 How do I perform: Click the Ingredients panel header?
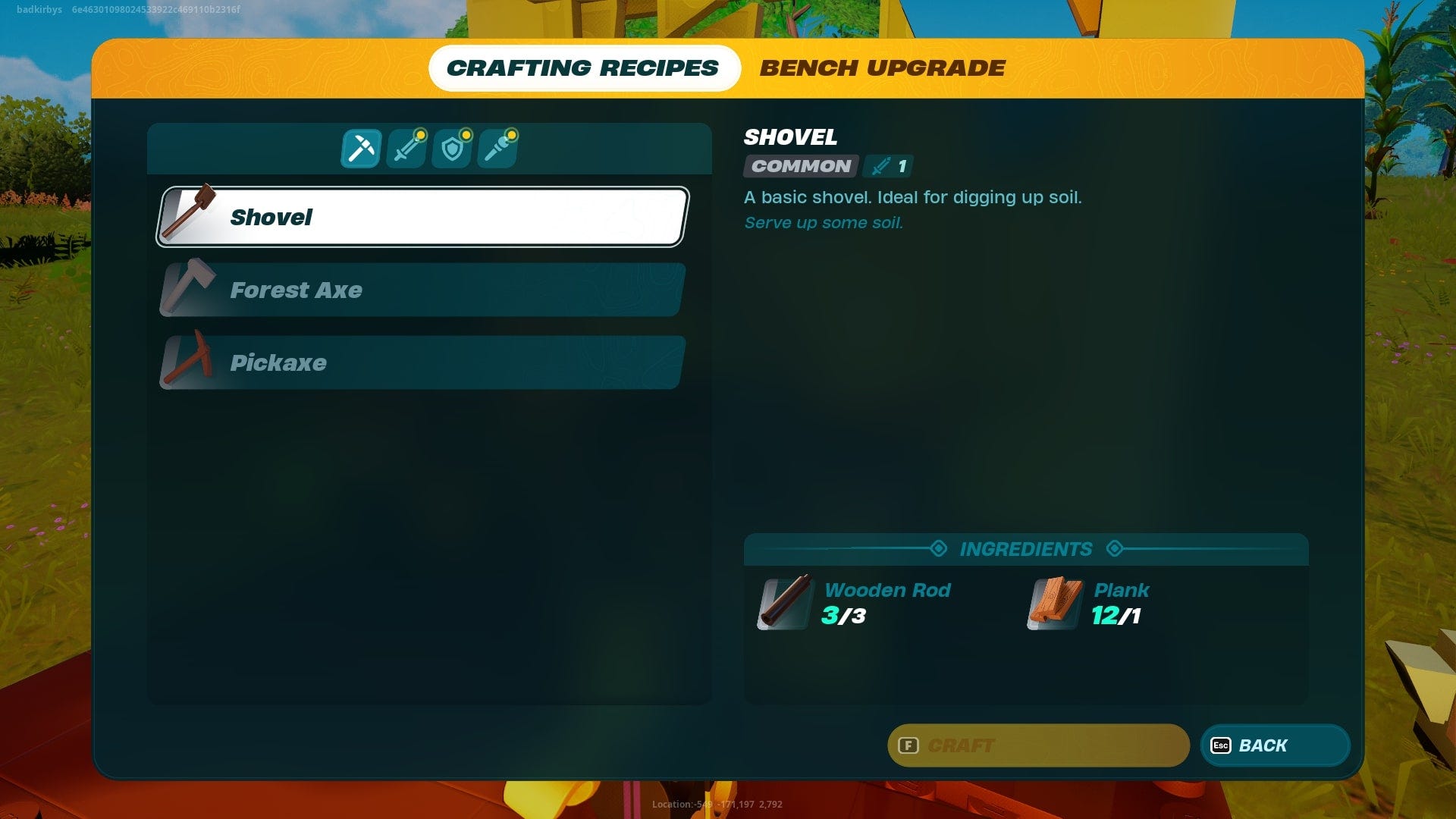[x=1026, y=549]
